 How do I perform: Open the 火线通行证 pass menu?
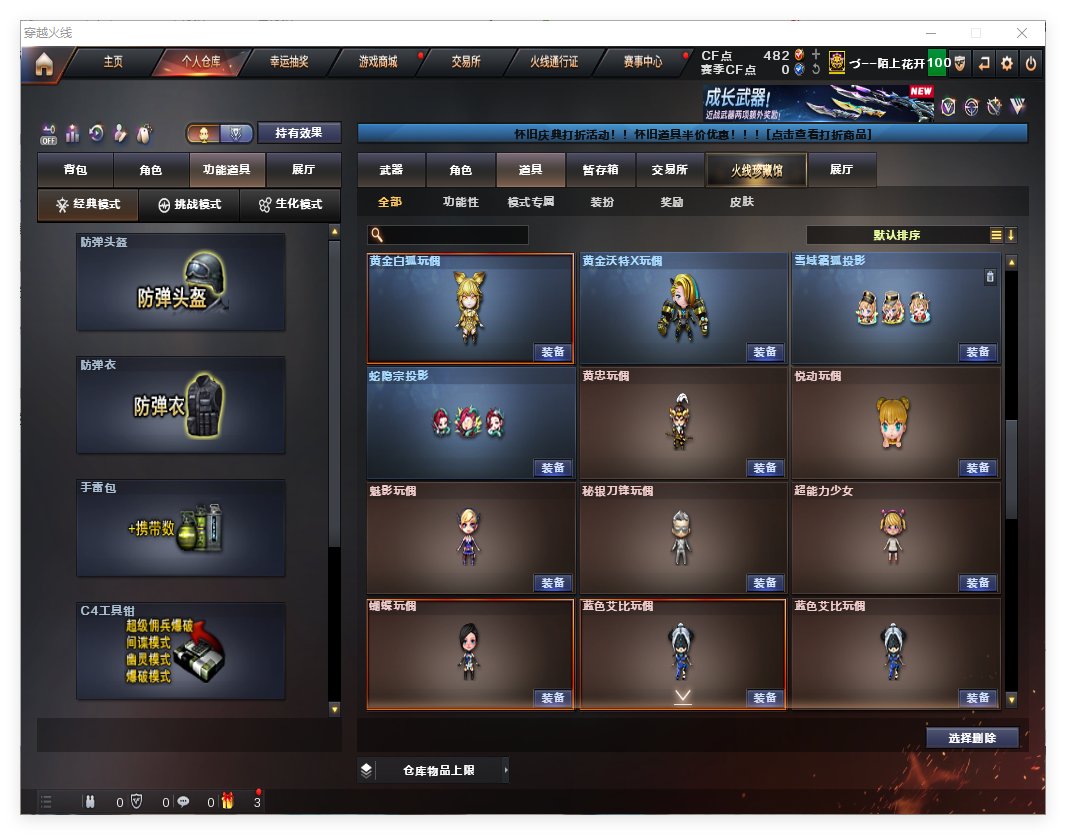pyautogui.click(x=554, y=62)
